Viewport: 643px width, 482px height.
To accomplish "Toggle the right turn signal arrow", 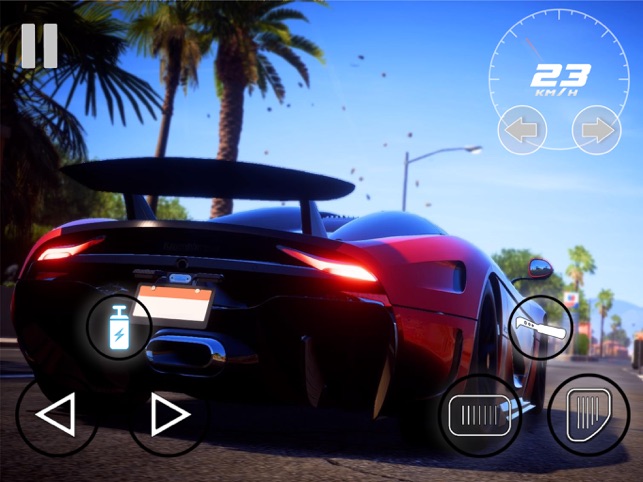I will [596, 130].
